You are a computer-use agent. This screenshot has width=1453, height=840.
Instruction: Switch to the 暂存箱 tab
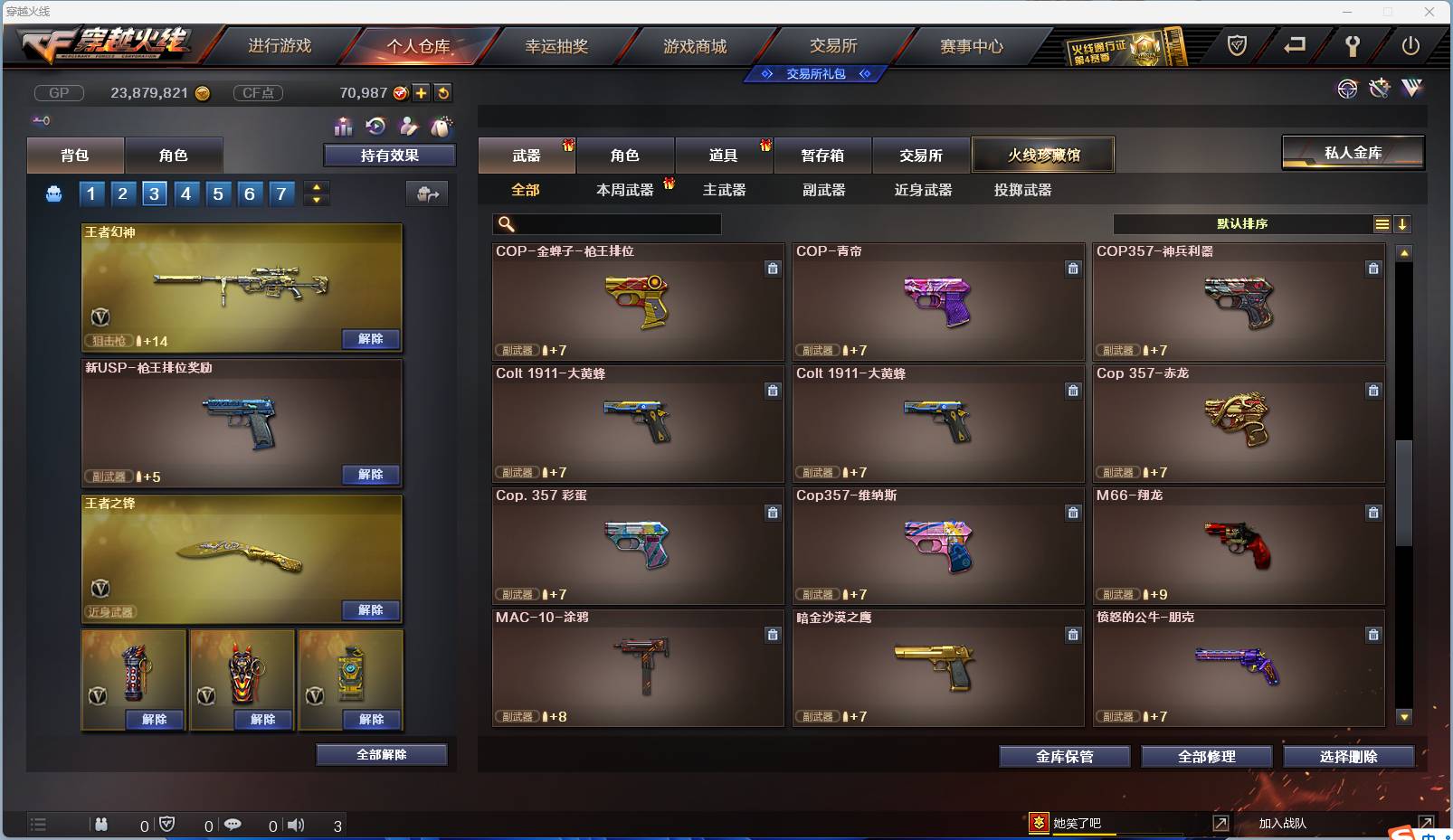click(x=822, y=155)
